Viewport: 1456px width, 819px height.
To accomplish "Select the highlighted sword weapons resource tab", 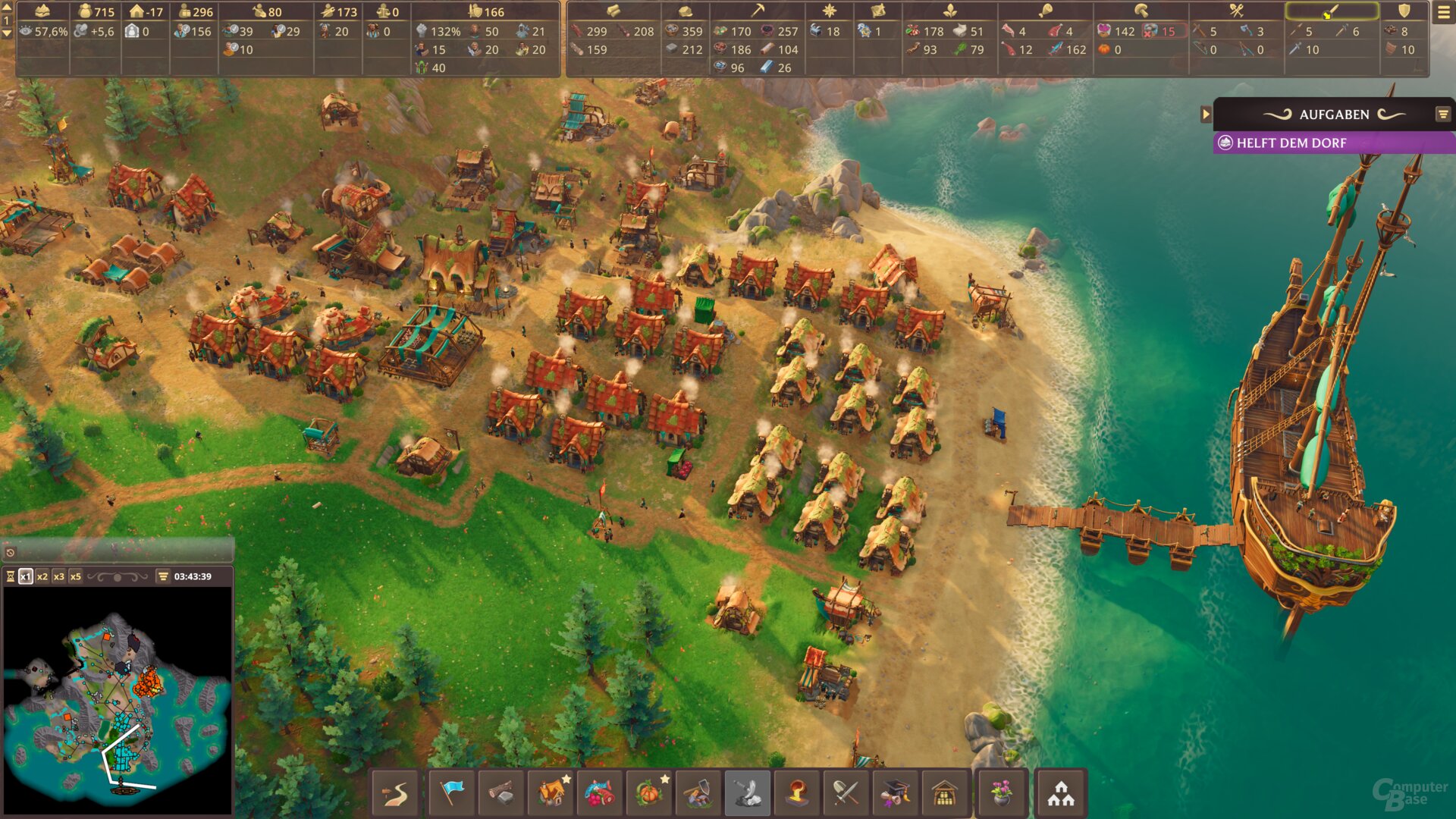I will [1332, 11].
